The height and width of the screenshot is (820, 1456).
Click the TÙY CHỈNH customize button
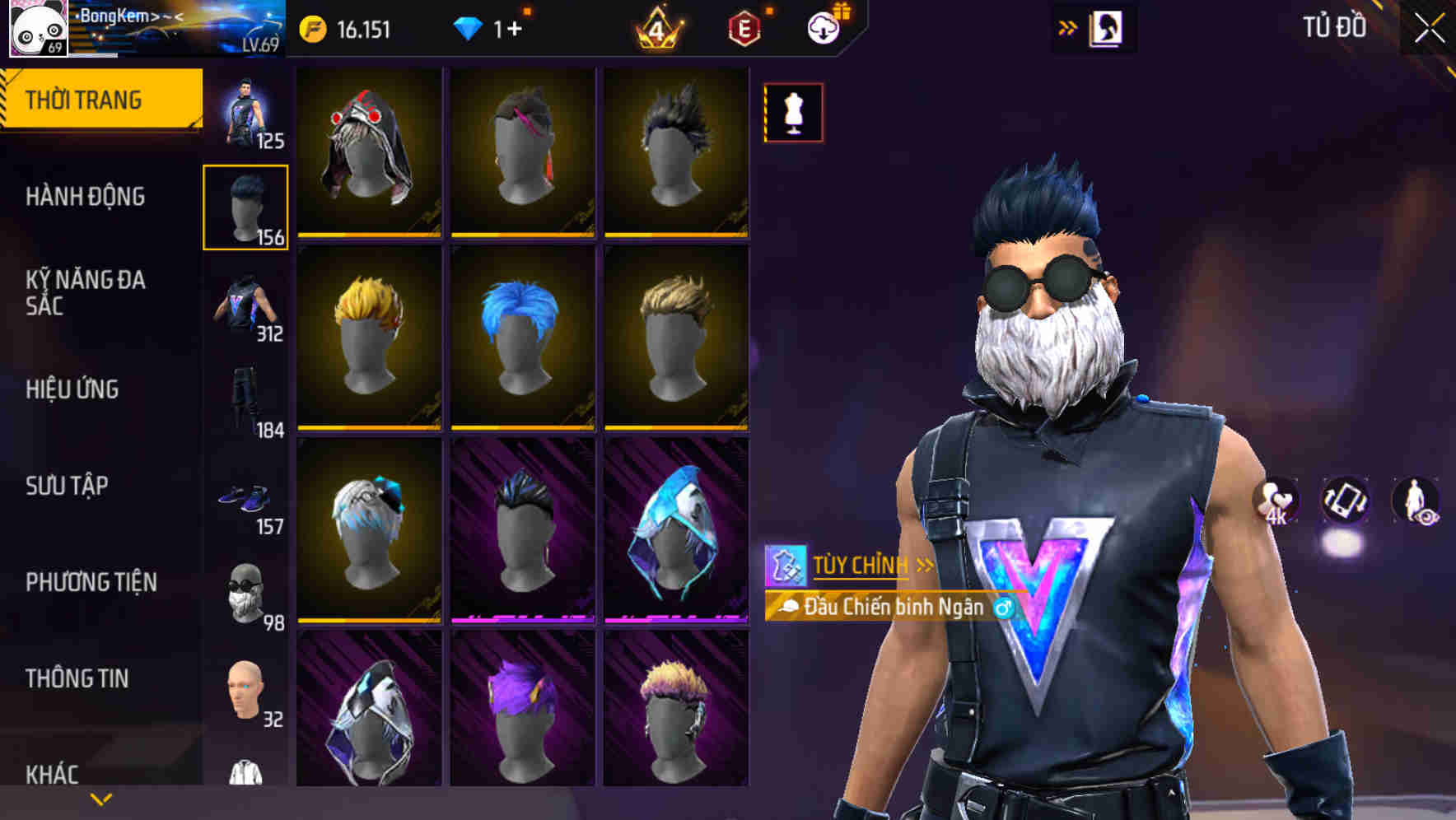860,565
